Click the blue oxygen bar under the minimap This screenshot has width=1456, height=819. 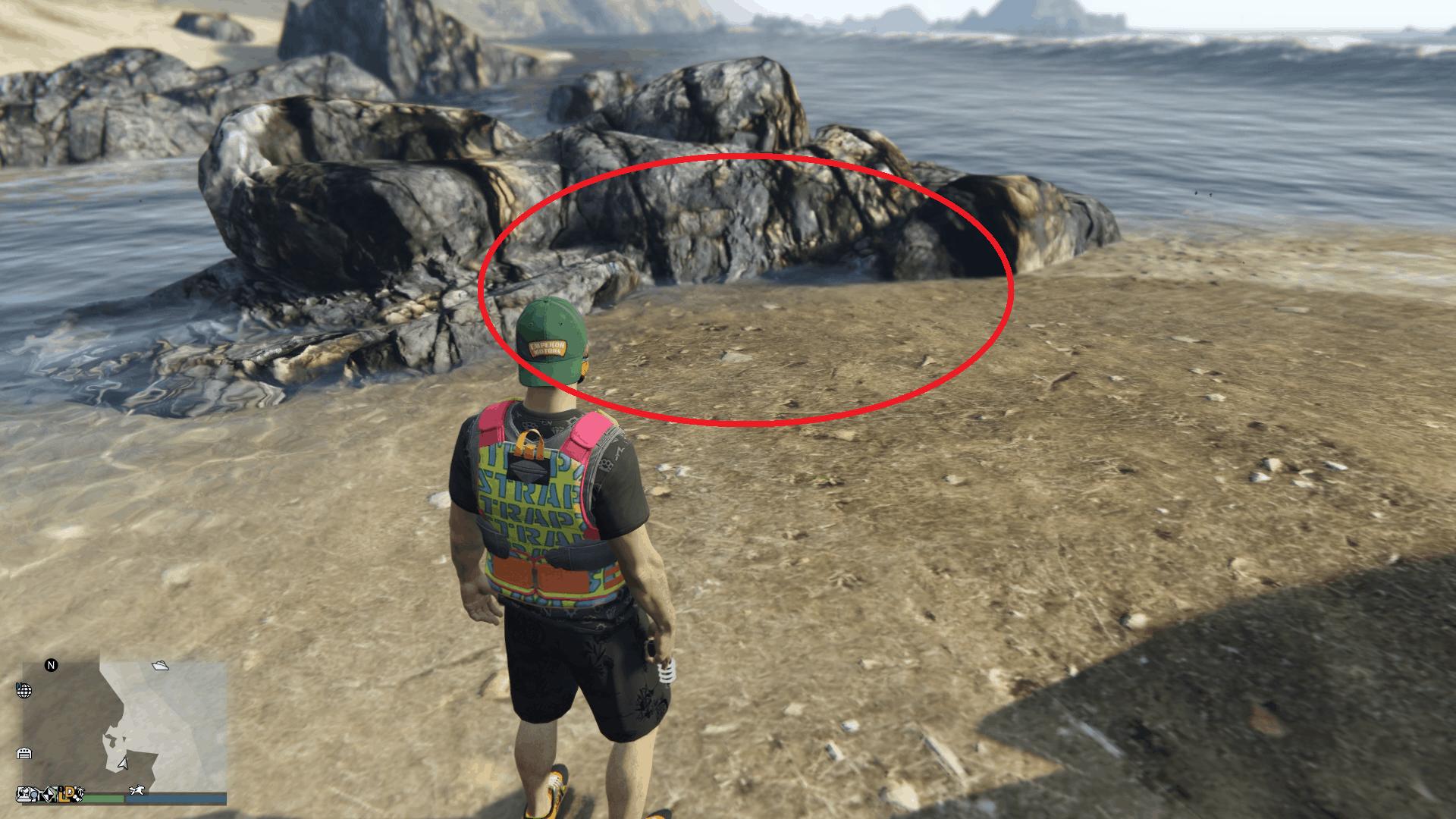point(174,797)
